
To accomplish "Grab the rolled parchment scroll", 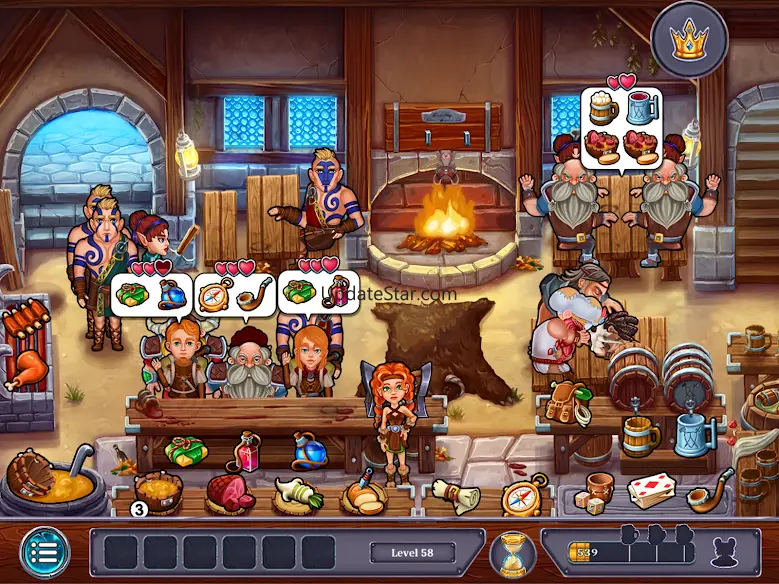I will point(454,495).
